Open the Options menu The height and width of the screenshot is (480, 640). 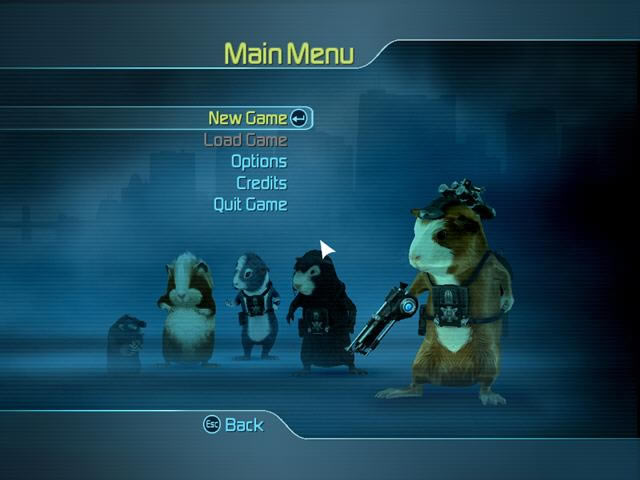click(x=258, y=161)
